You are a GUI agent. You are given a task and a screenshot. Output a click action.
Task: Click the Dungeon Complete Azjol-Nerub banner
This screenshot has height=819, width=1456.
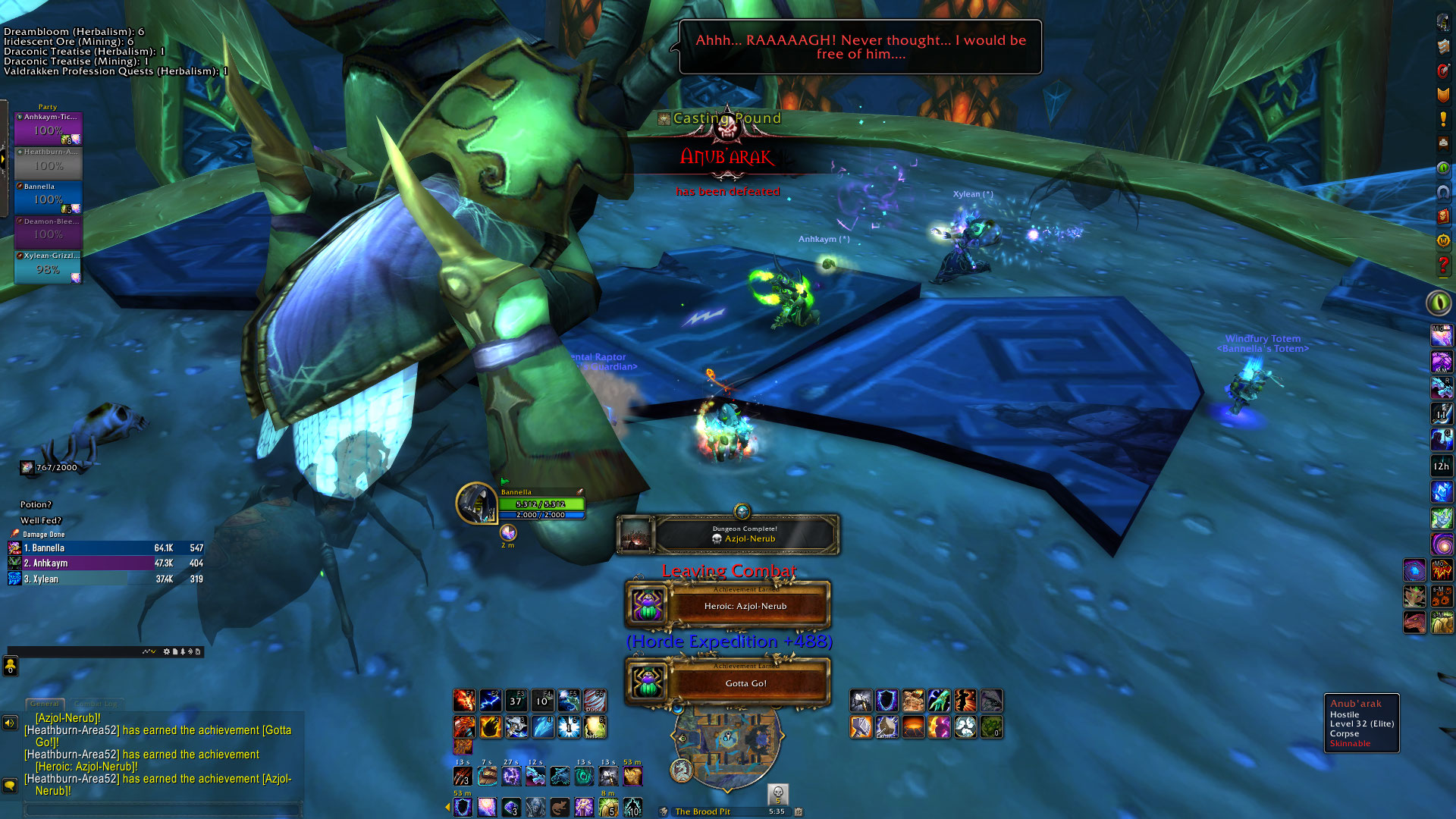tap(728, 534)
